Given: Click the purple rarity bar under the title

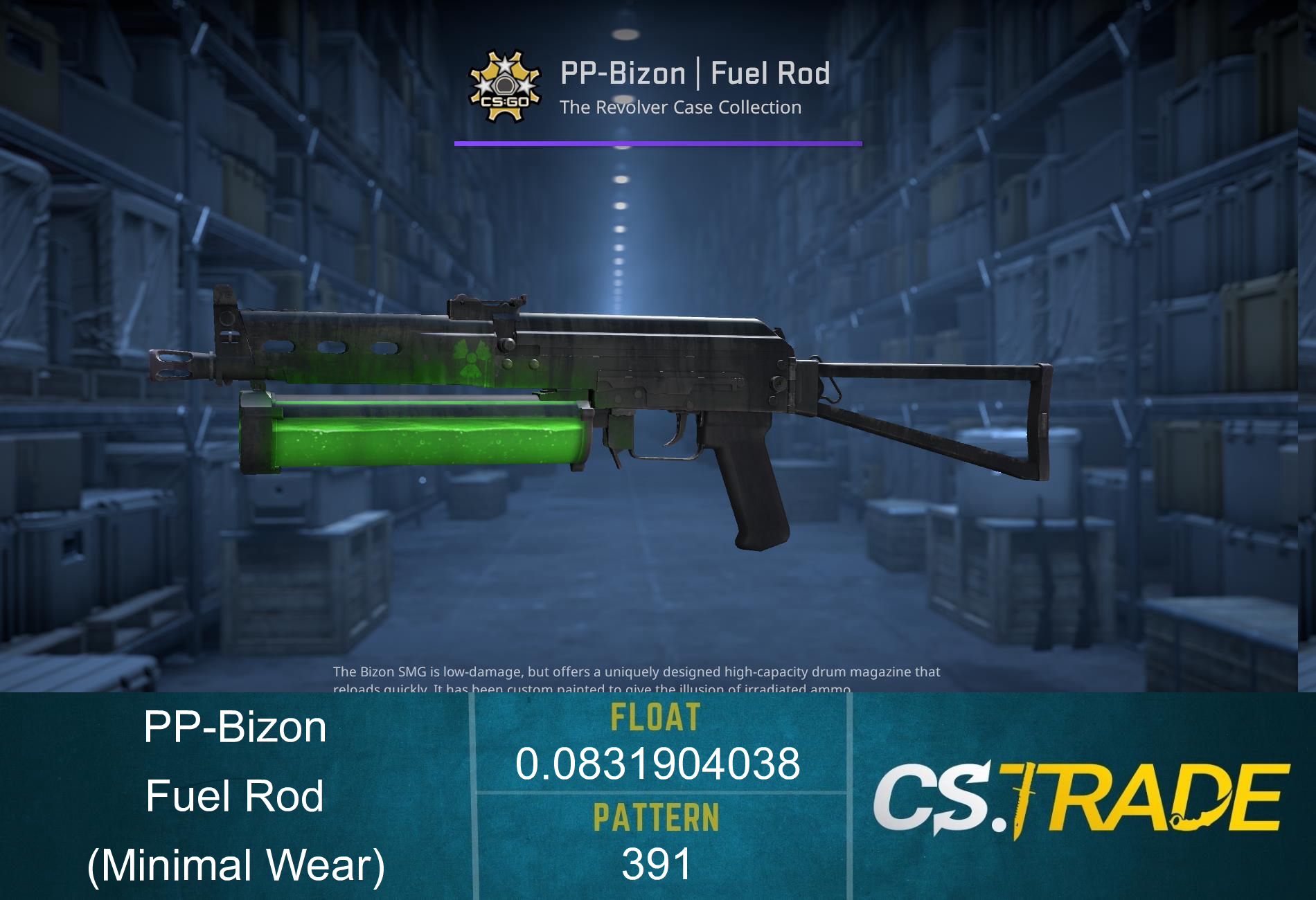Looking at the screenshot, I should click(658, 143).
